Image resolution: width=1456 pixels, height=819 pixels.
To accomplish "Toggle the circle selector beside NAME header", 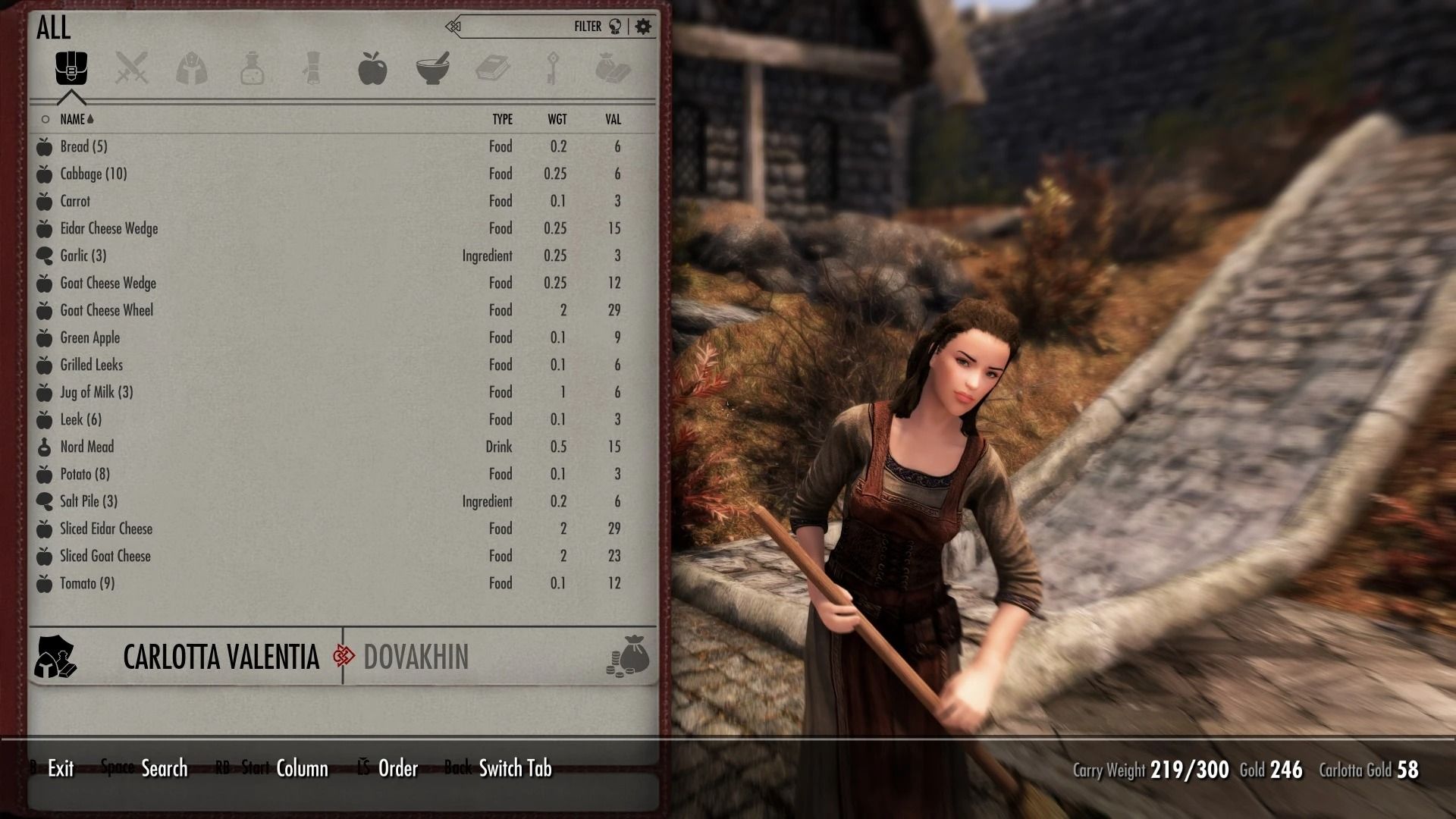I will coord(43,119).
